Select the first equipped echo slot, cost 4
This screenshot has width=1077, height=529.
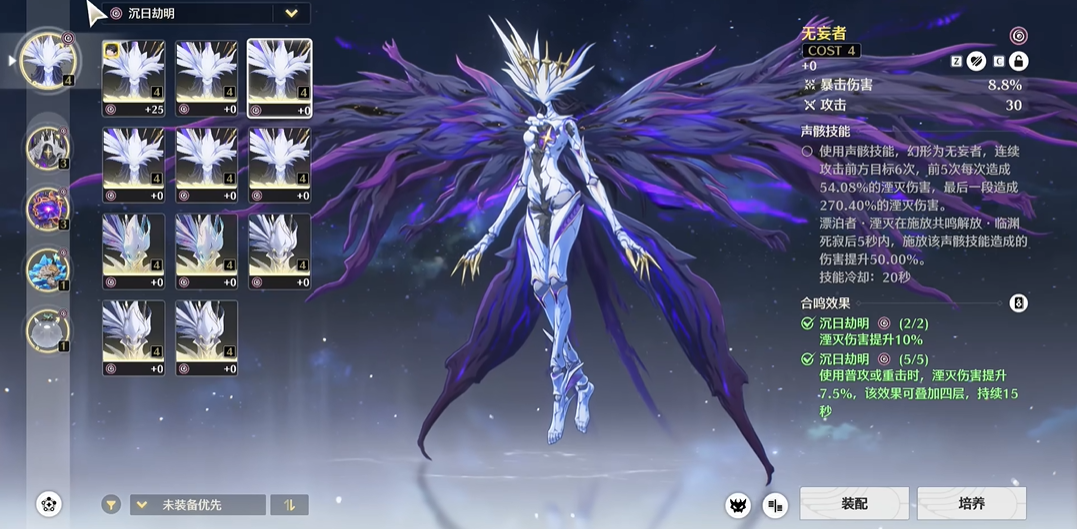pyautogui.click(x=47, y=60)
